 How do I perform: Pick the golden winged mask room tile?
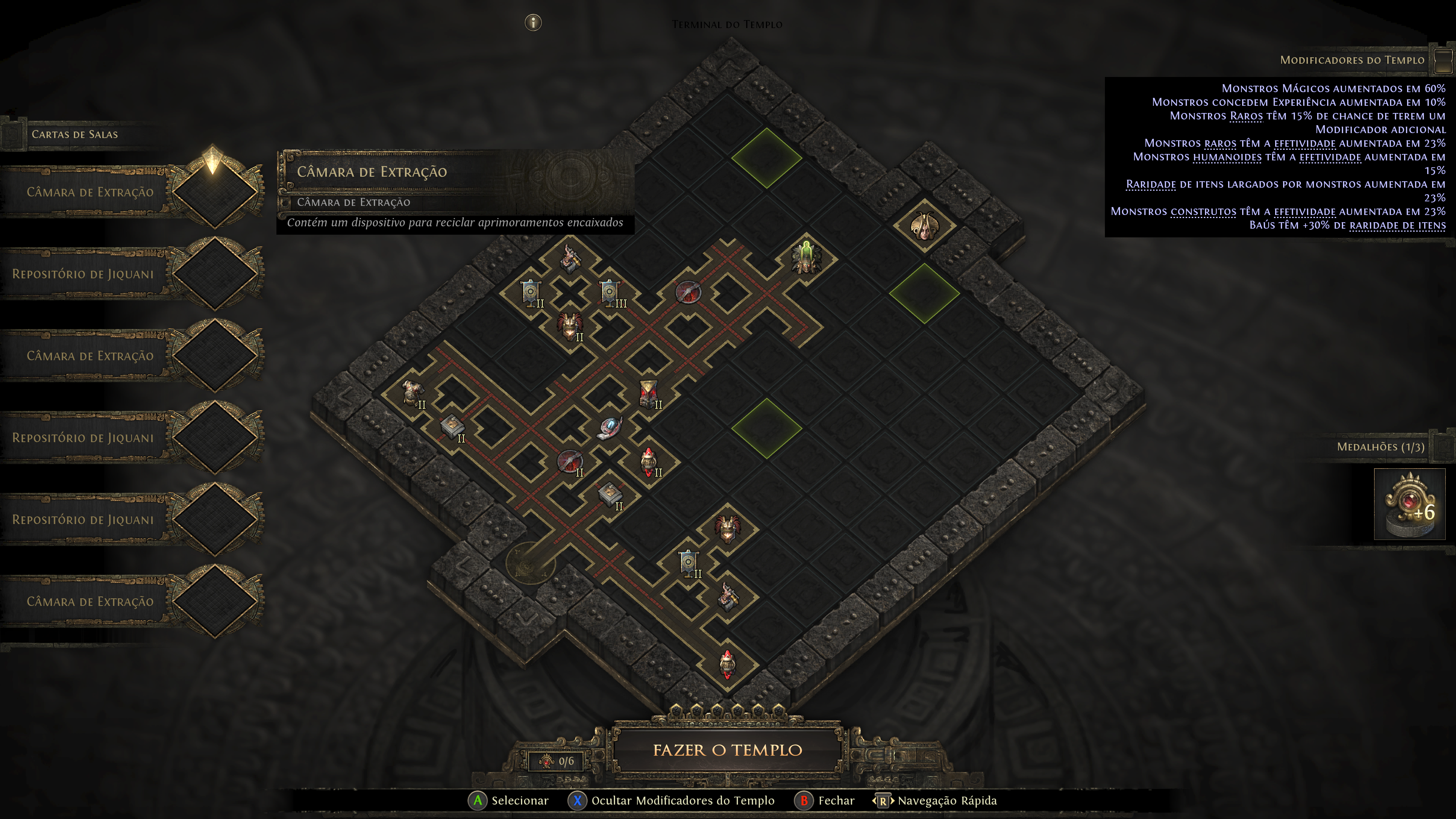coord(925,226)
